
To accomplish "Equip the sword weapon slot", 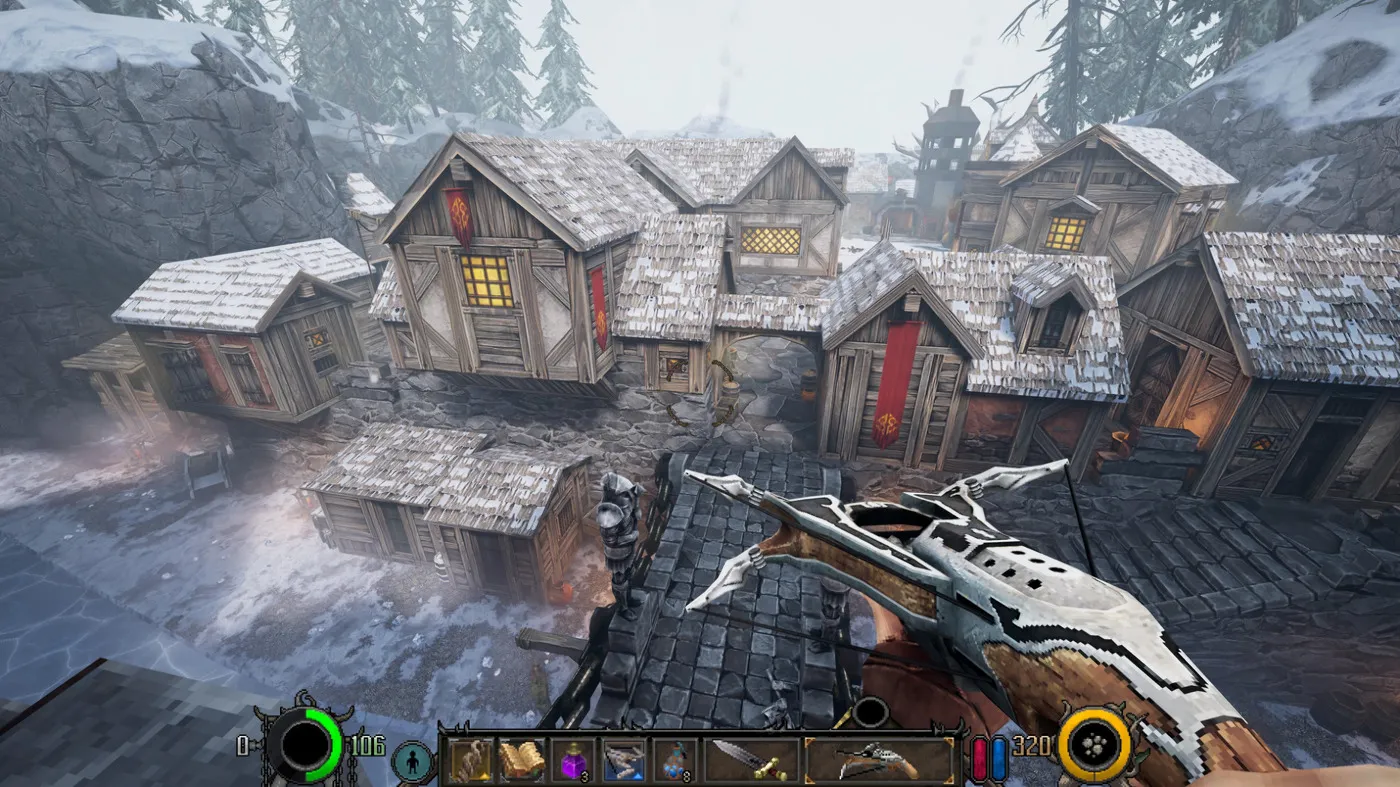I will tap(751, 761).
